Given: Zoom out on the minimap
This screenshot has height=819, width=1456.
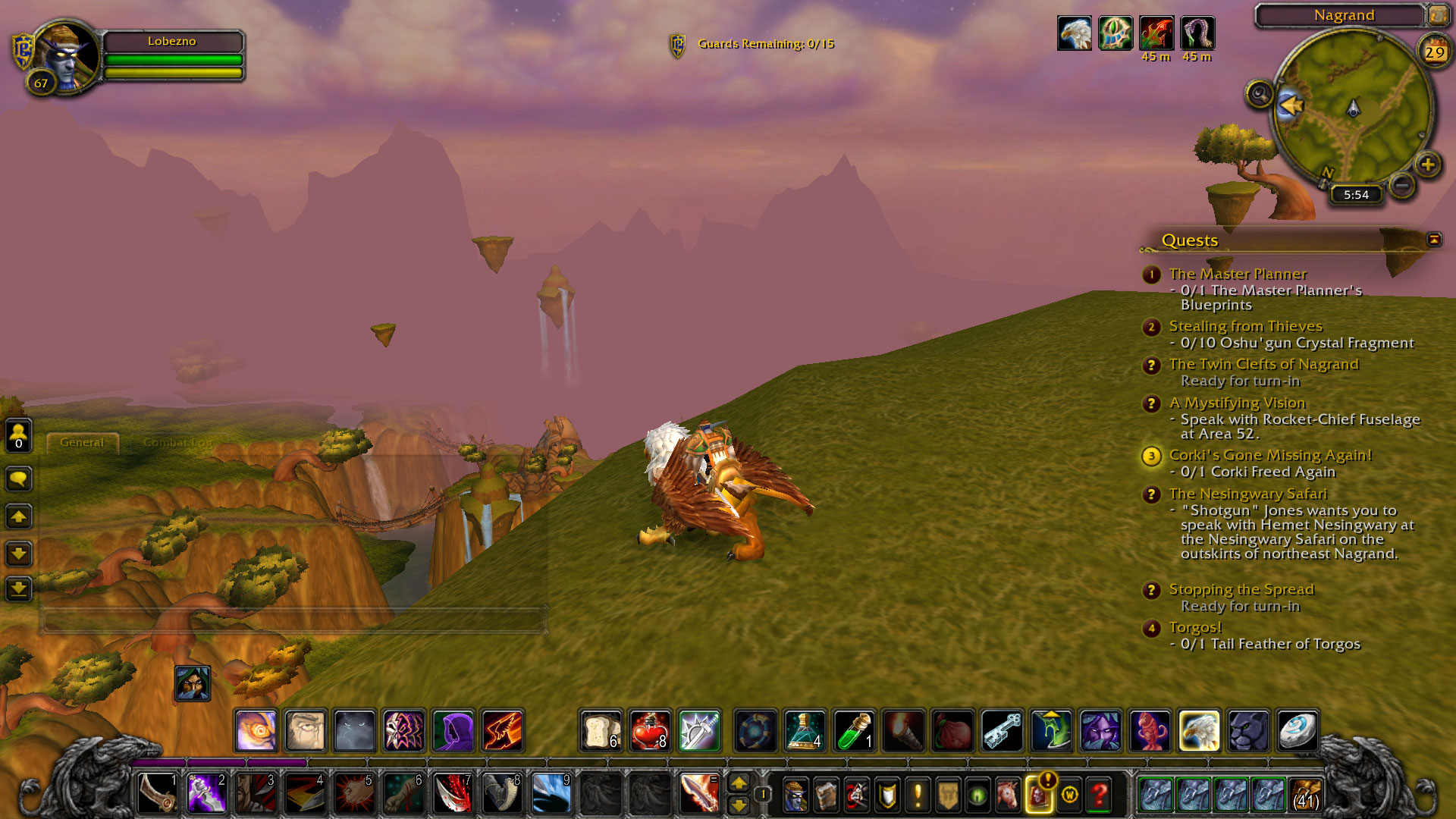Looking at the screenshot, I should [1402, 184].
